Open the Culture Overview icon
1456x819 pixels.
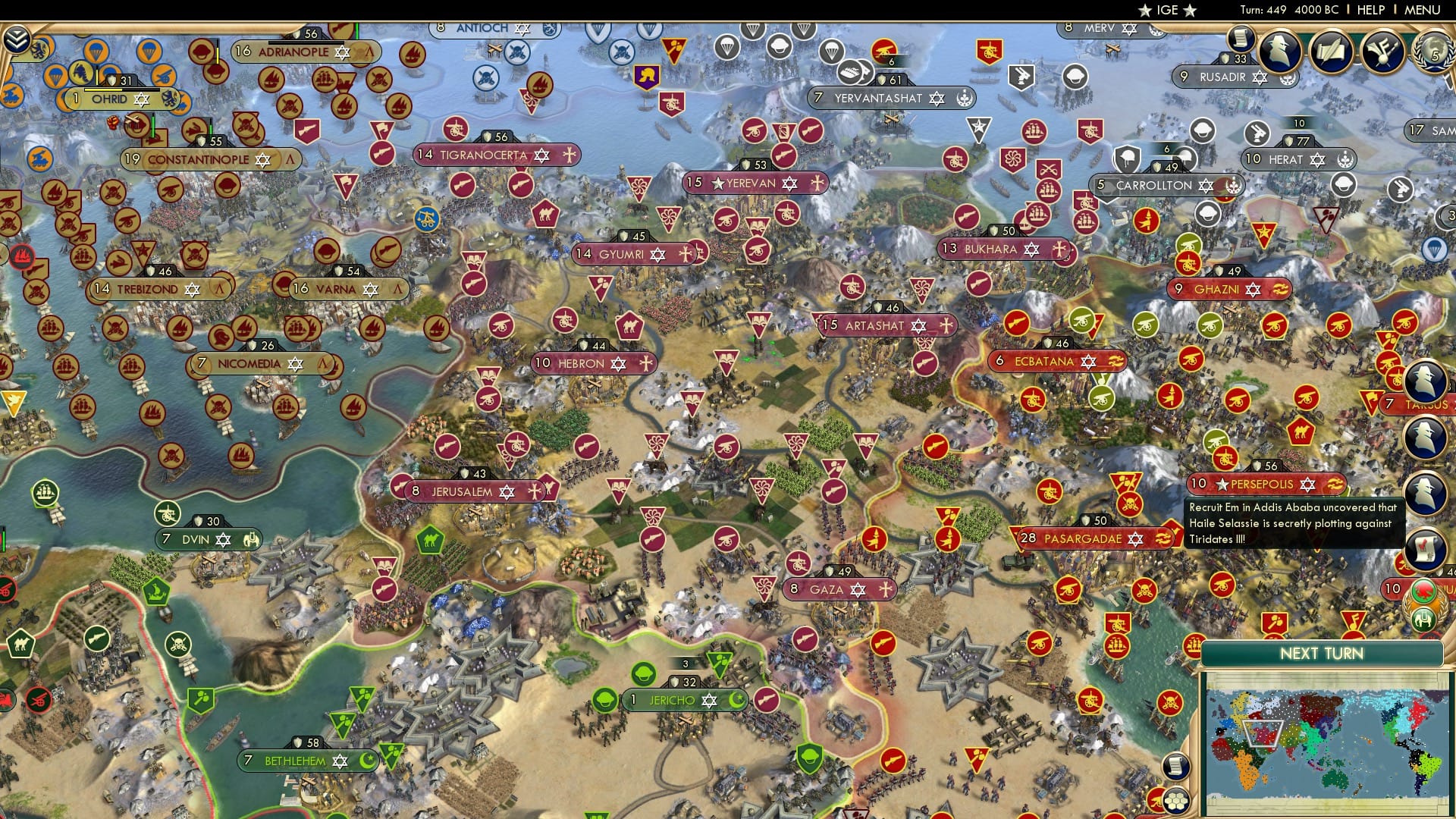(x=1382, y=49)
